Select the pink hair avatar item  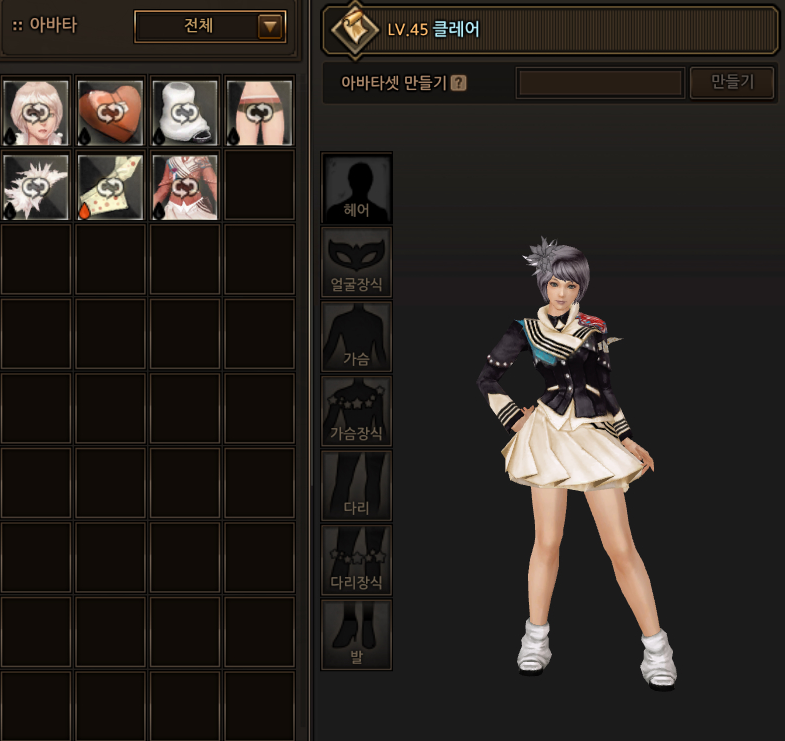(x=37, y=113)
